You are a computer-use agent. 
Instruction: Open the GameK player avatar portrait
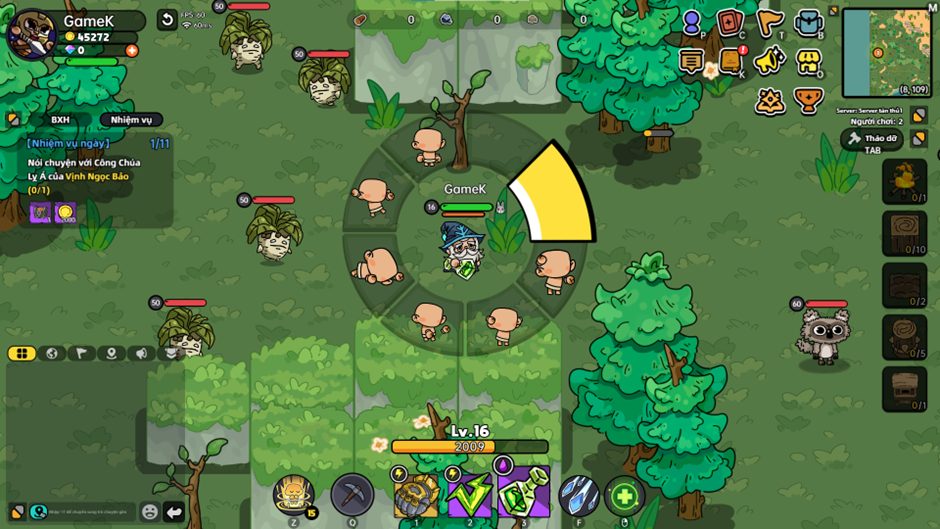pos(30,33)
